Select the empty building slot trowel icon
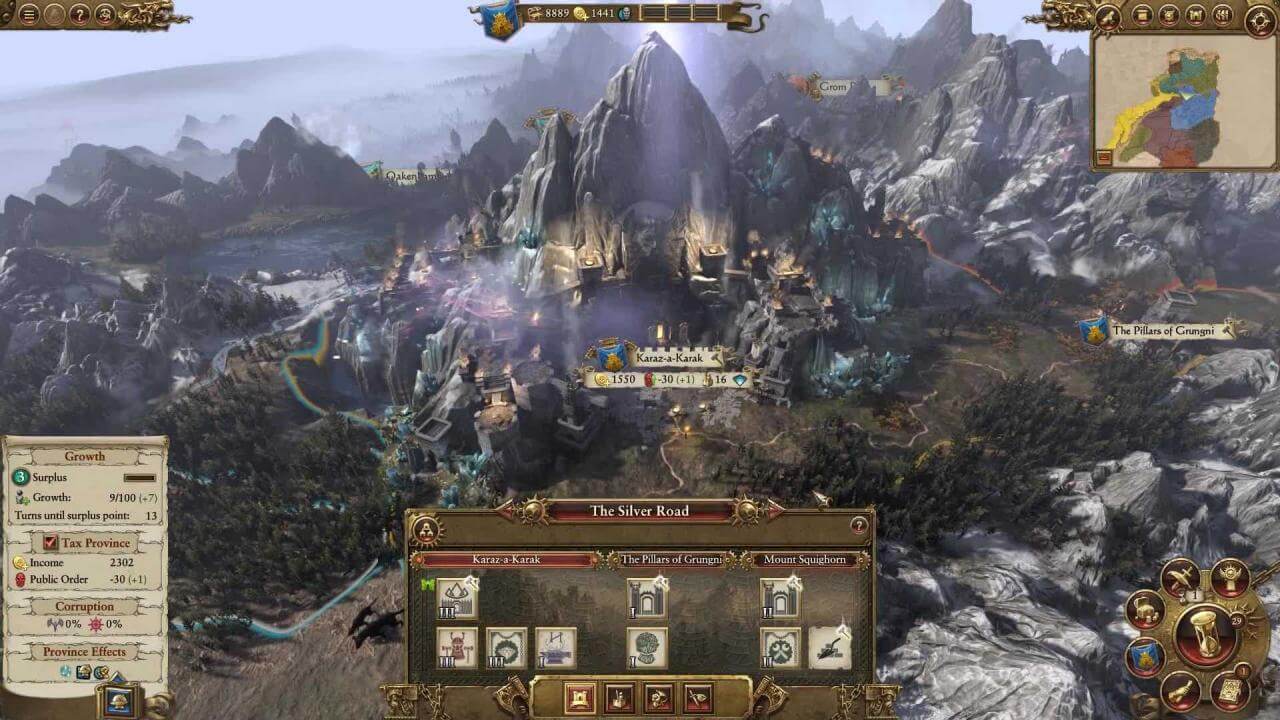 coord(829,648)
